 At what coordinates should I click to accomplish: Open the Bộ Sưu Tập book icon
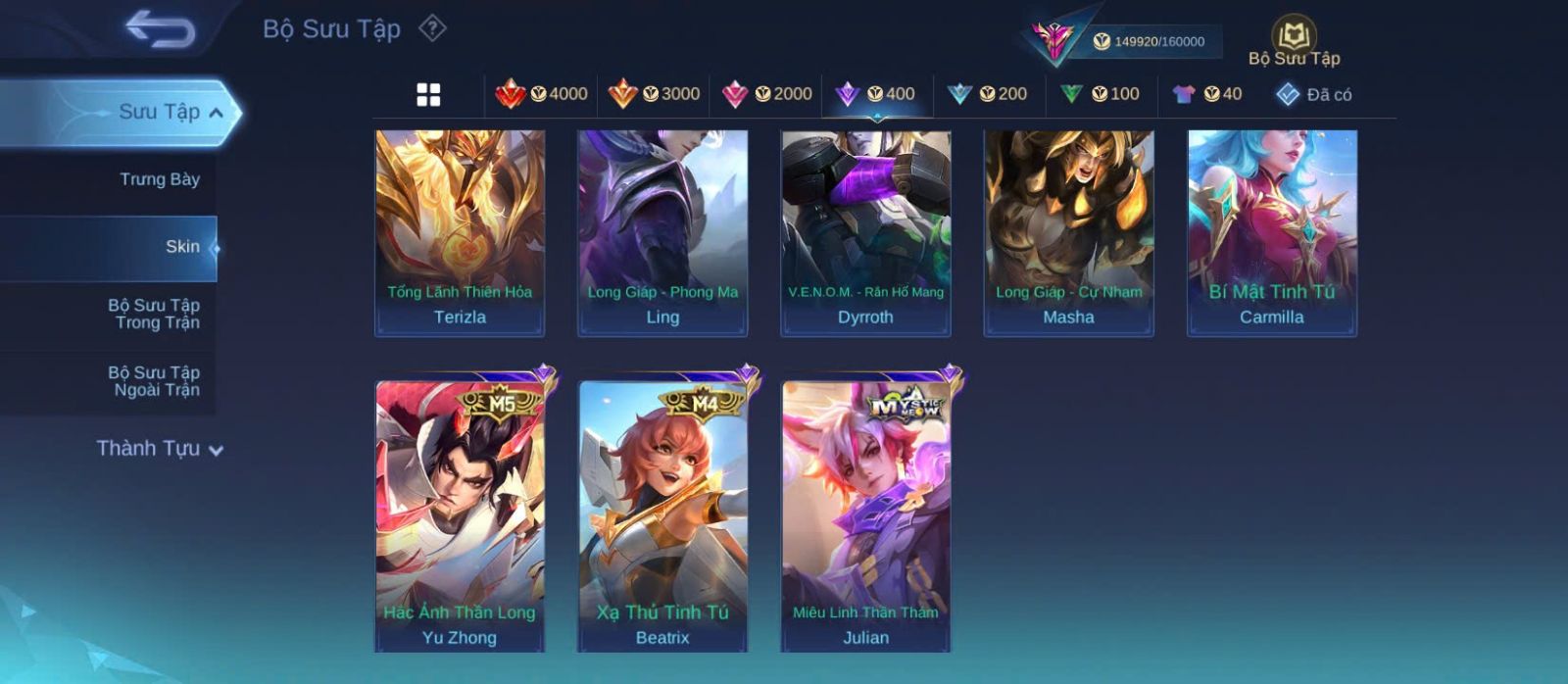(1294, 40)
